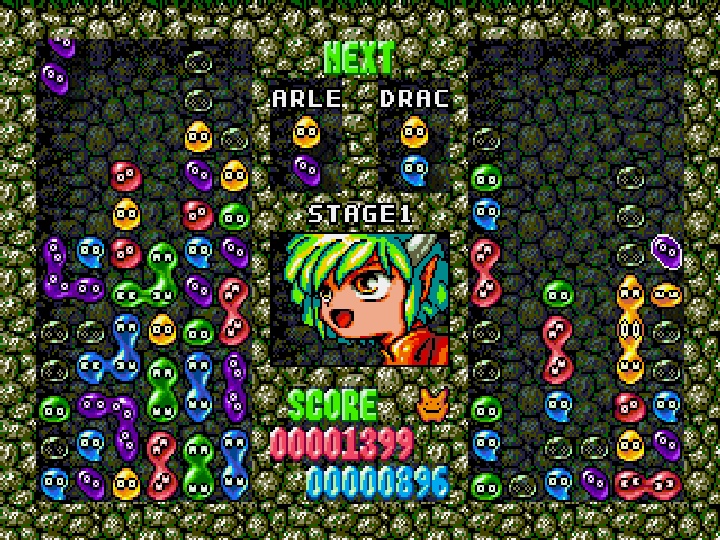Click Arle's next puyo pair preview
The width and height of the screenshot is (720, 540).
click(306, 148)
